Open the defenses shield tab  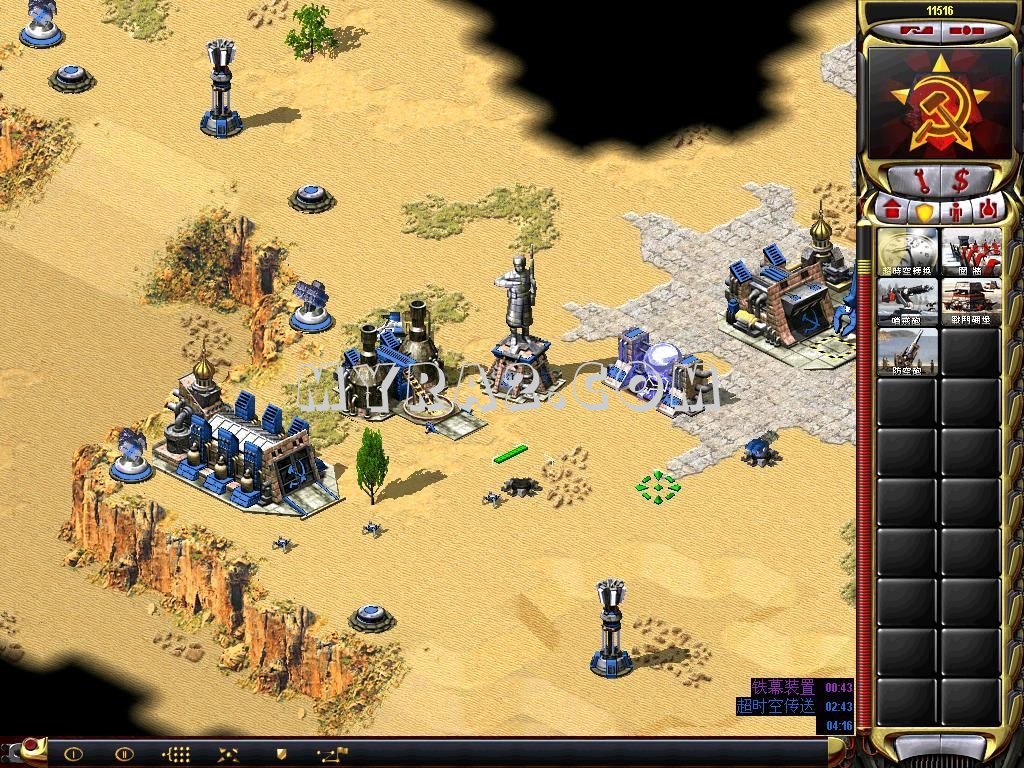pyautogui.click(x=925, y=211)
